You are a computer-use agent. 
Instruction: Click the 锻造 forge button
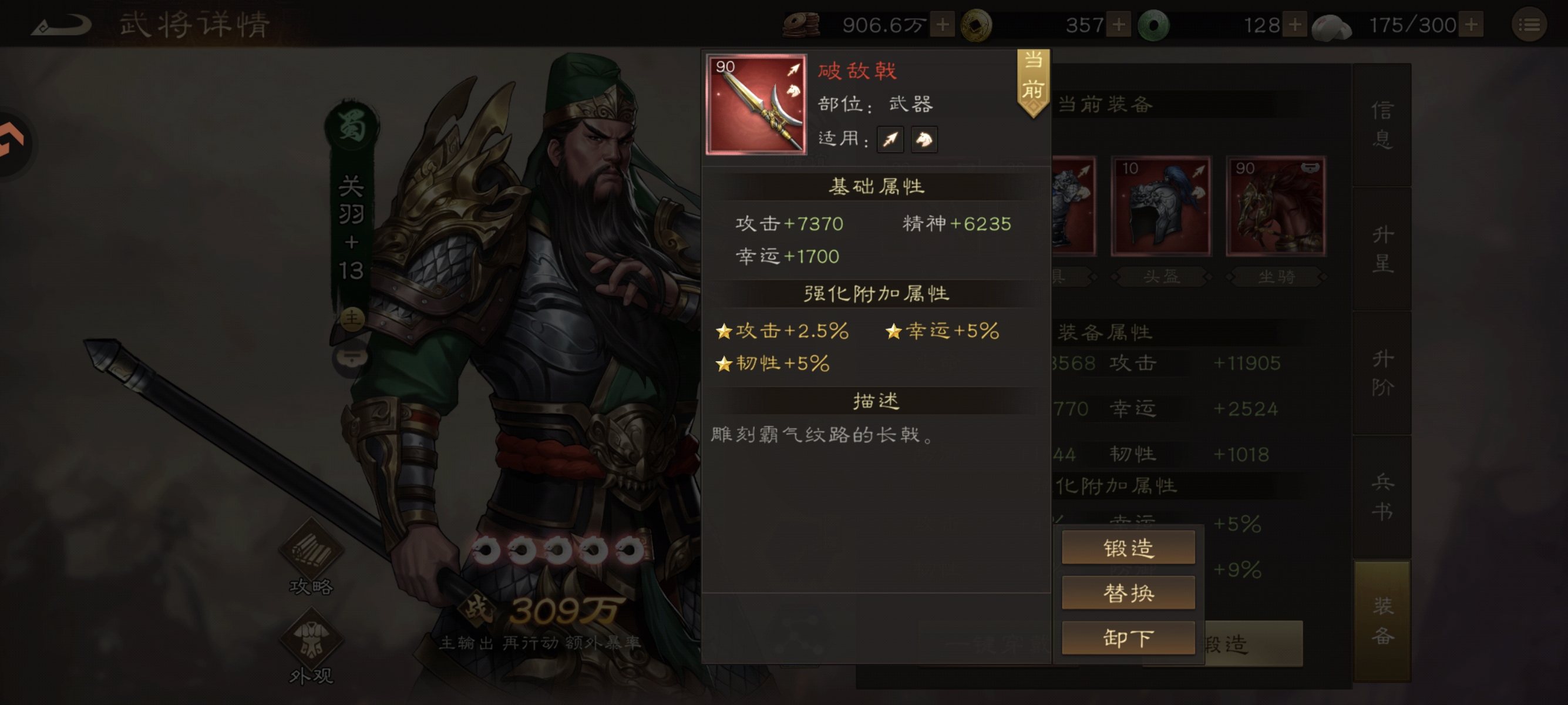pos(1128,547)
